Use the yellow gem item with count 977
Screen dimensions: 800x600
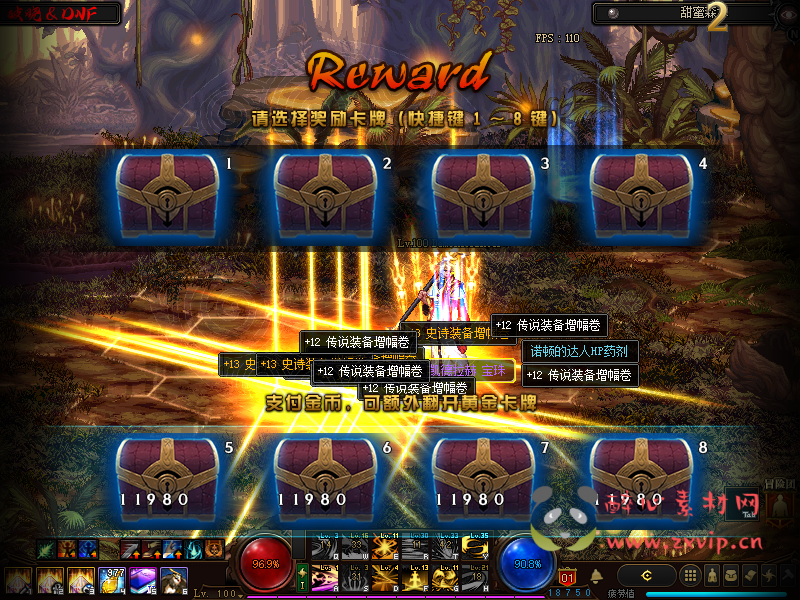click(x=112, y=580)
